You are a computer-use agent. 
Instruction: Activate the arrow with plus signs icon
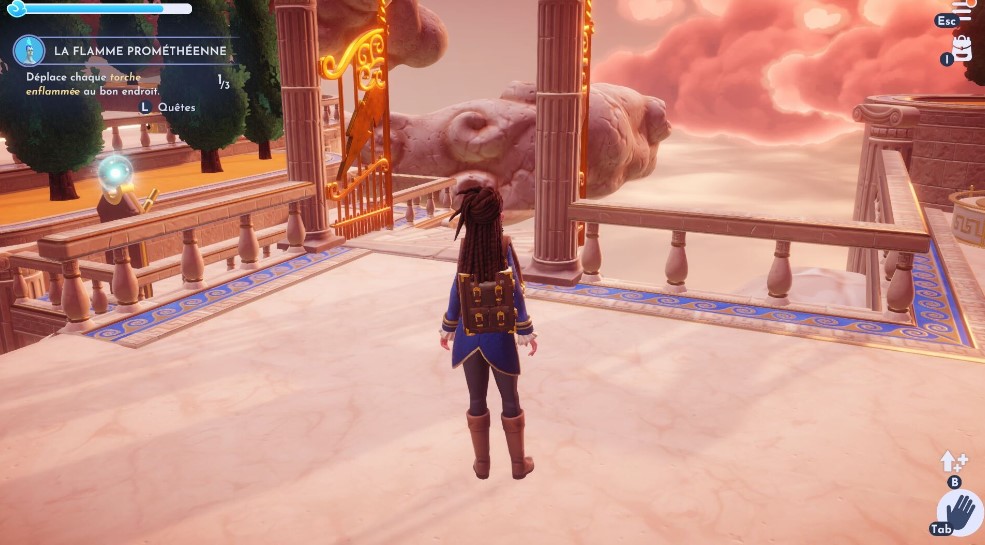(x=951, y=461)
